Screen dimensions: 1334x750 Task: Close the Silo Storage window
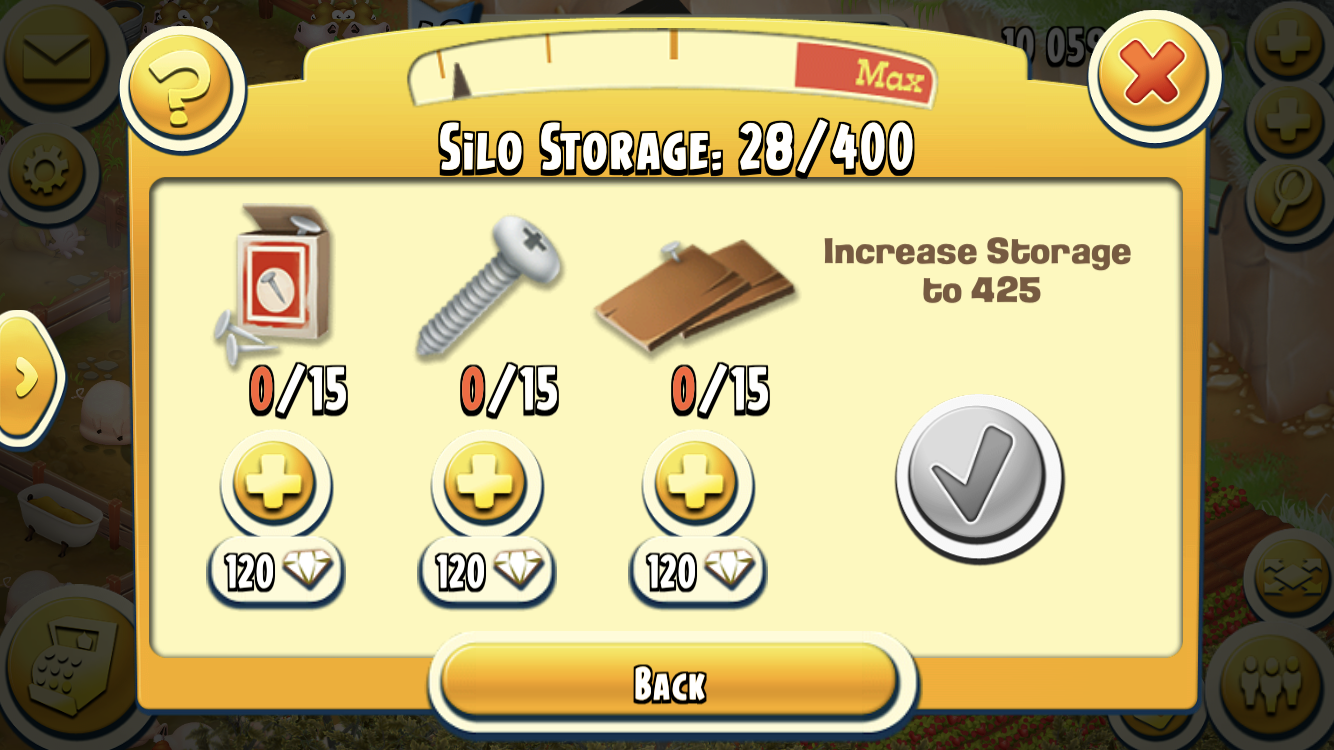click(1153, 76)
